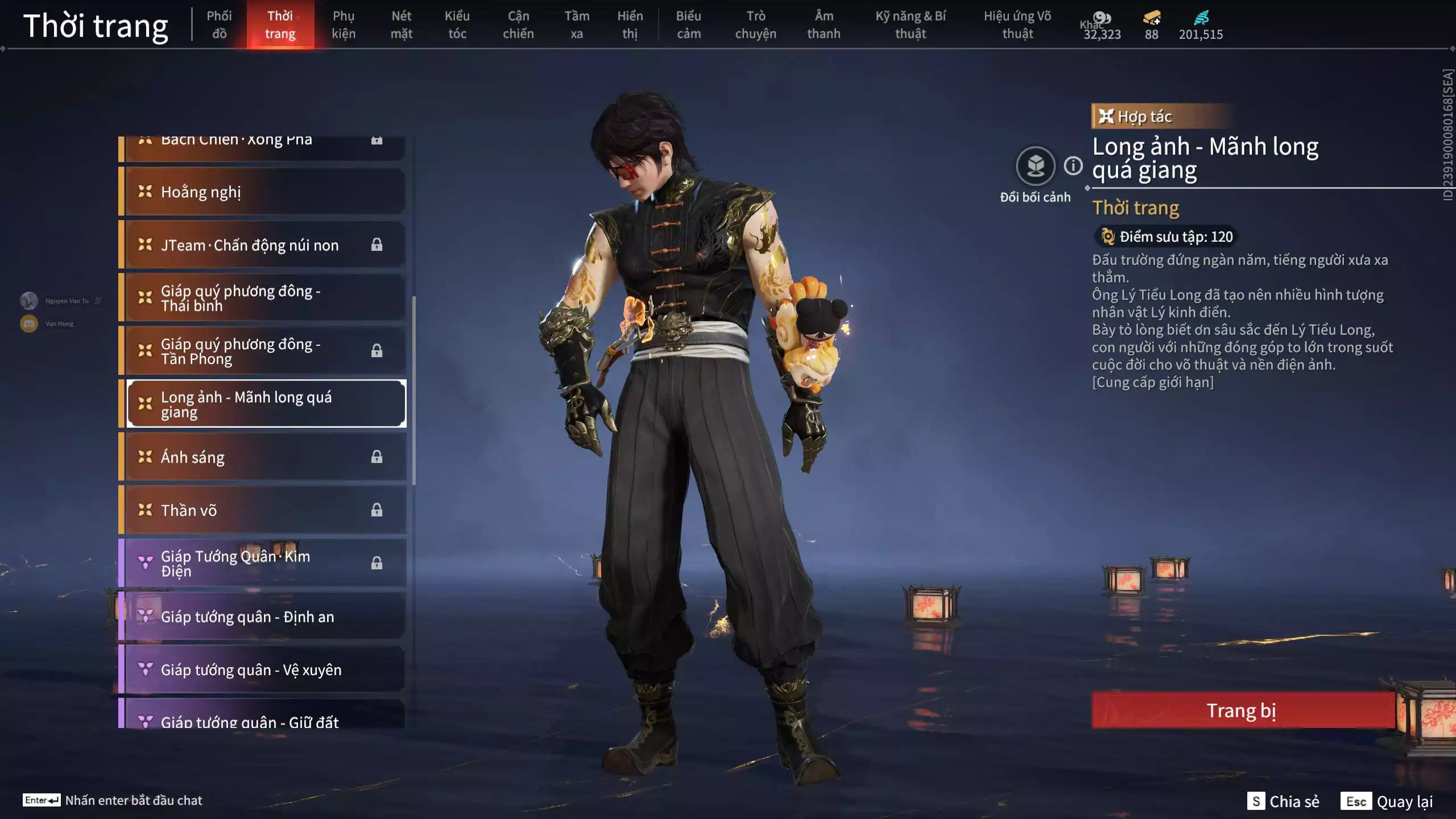Click the blue conch currency icon showing 201,515
The image size is (1456, 819).
pyautogui.click(x=1202, y=18)
